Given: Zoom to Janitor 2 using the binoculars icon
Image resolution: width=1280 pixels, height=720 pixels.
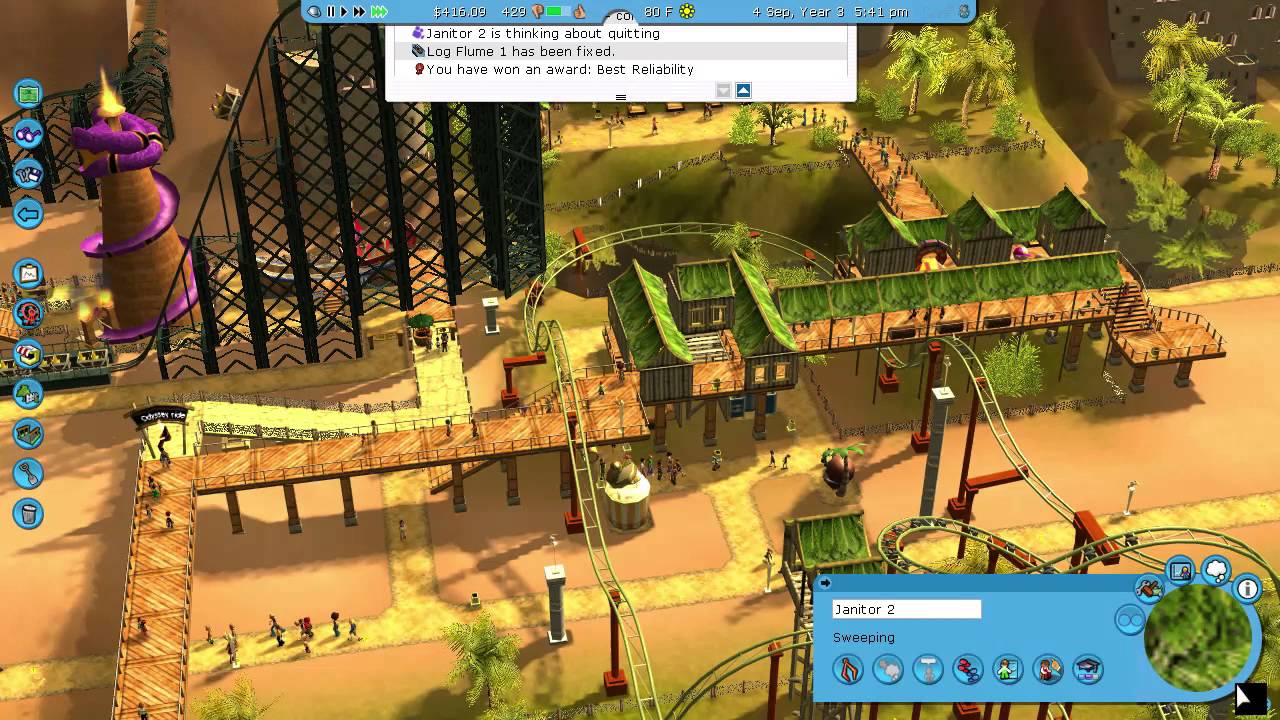Looking at the screenshot, I should click(x=1131, y=621).
